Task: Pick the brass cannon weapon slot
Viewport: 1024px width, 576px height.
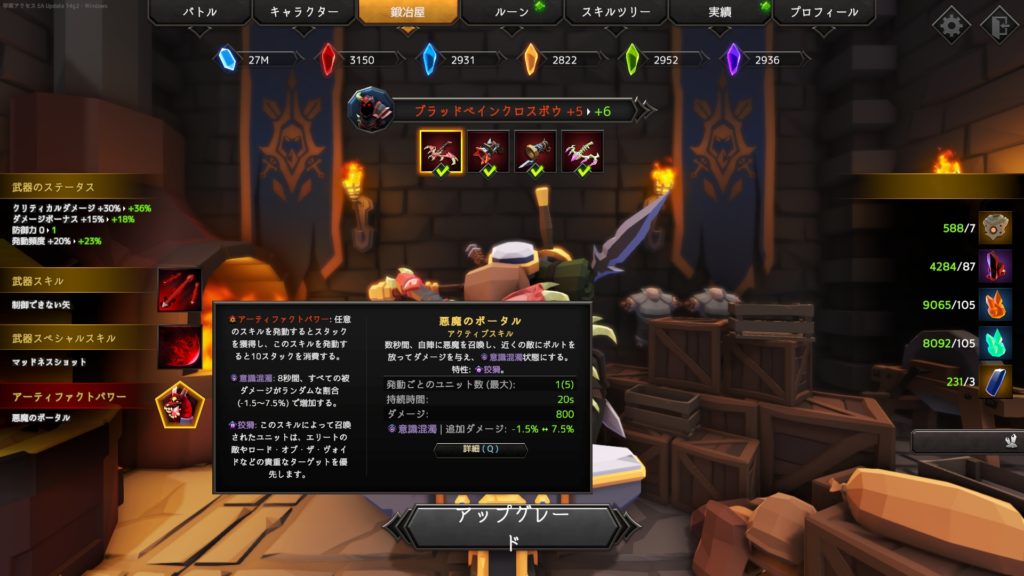Action: click(x=535, y=151)
